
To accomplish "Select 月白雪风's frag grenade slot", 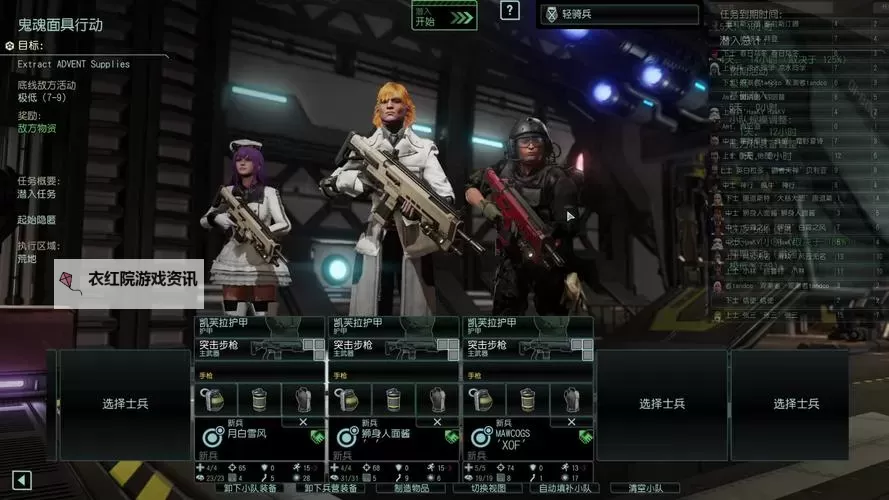I will coord(213,399).
